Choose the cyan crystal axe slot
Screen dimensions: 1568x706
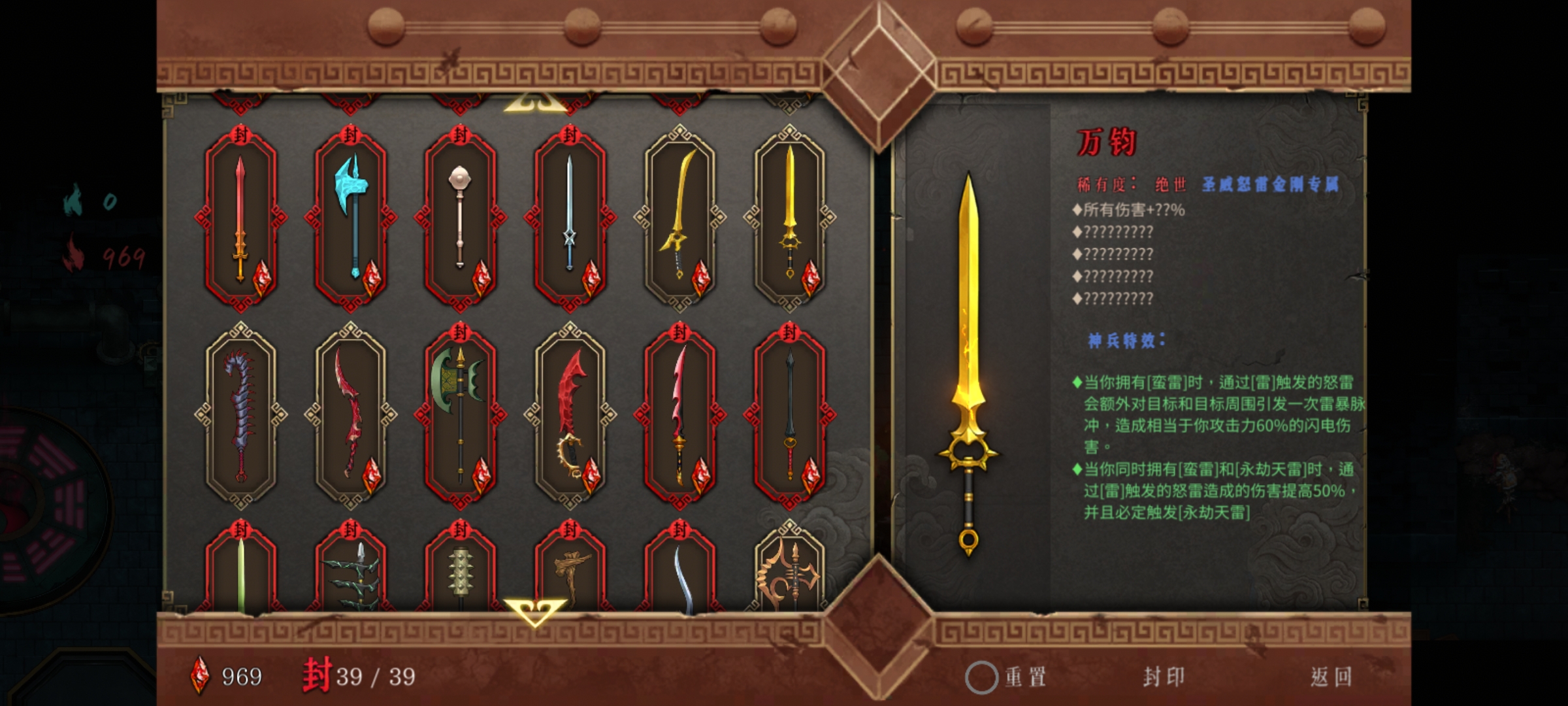[x=351, y=218]
